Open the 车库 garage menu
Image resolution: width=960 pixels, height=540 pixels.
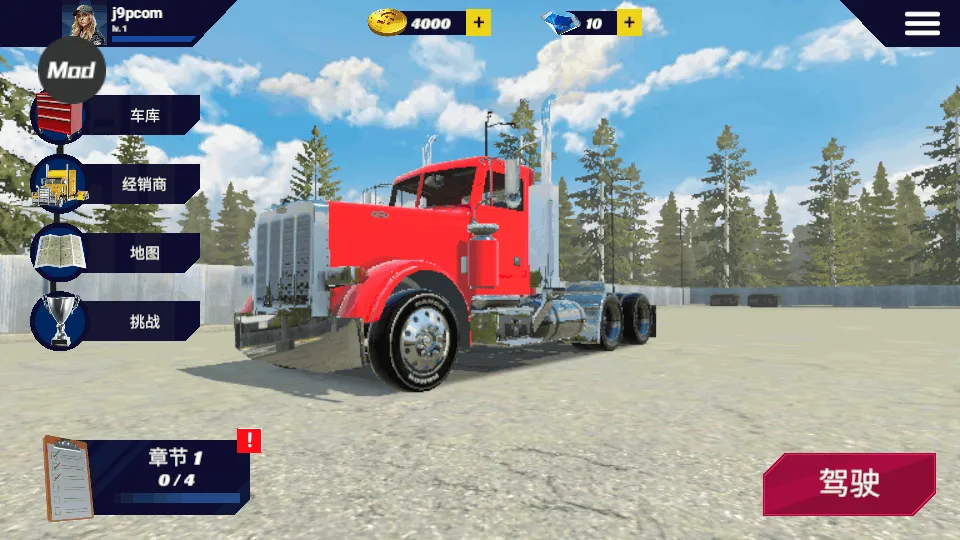130,116
